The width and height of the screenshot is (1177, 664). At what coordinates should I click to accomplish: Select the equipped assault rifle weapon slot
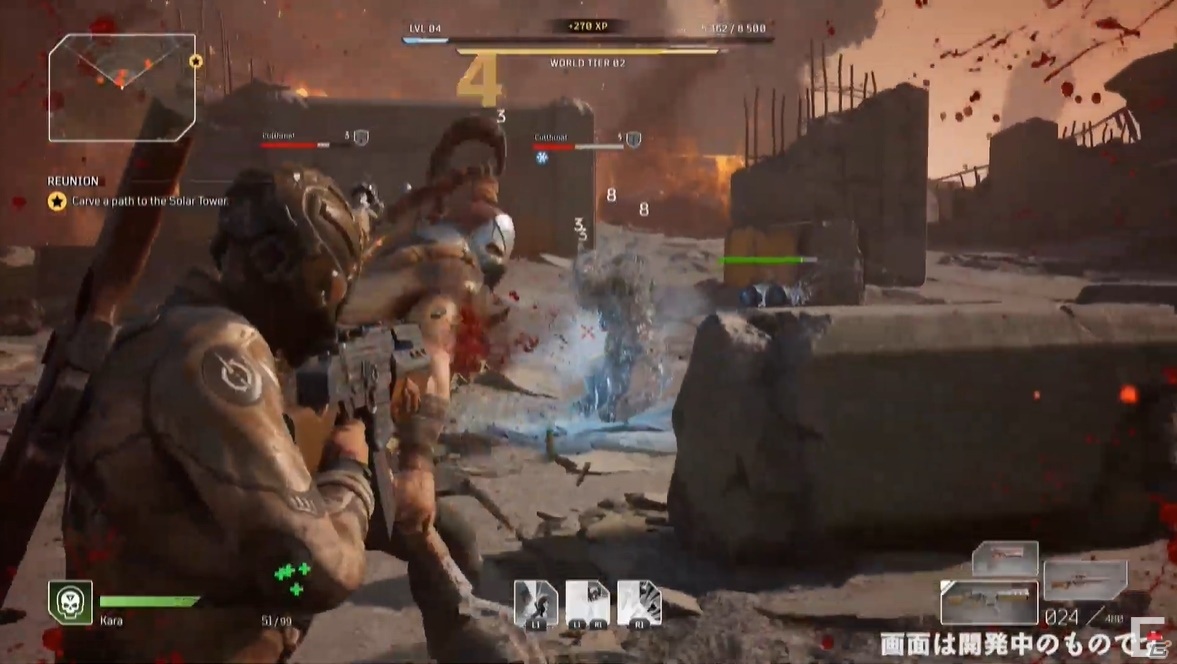[x=988, y=602]
